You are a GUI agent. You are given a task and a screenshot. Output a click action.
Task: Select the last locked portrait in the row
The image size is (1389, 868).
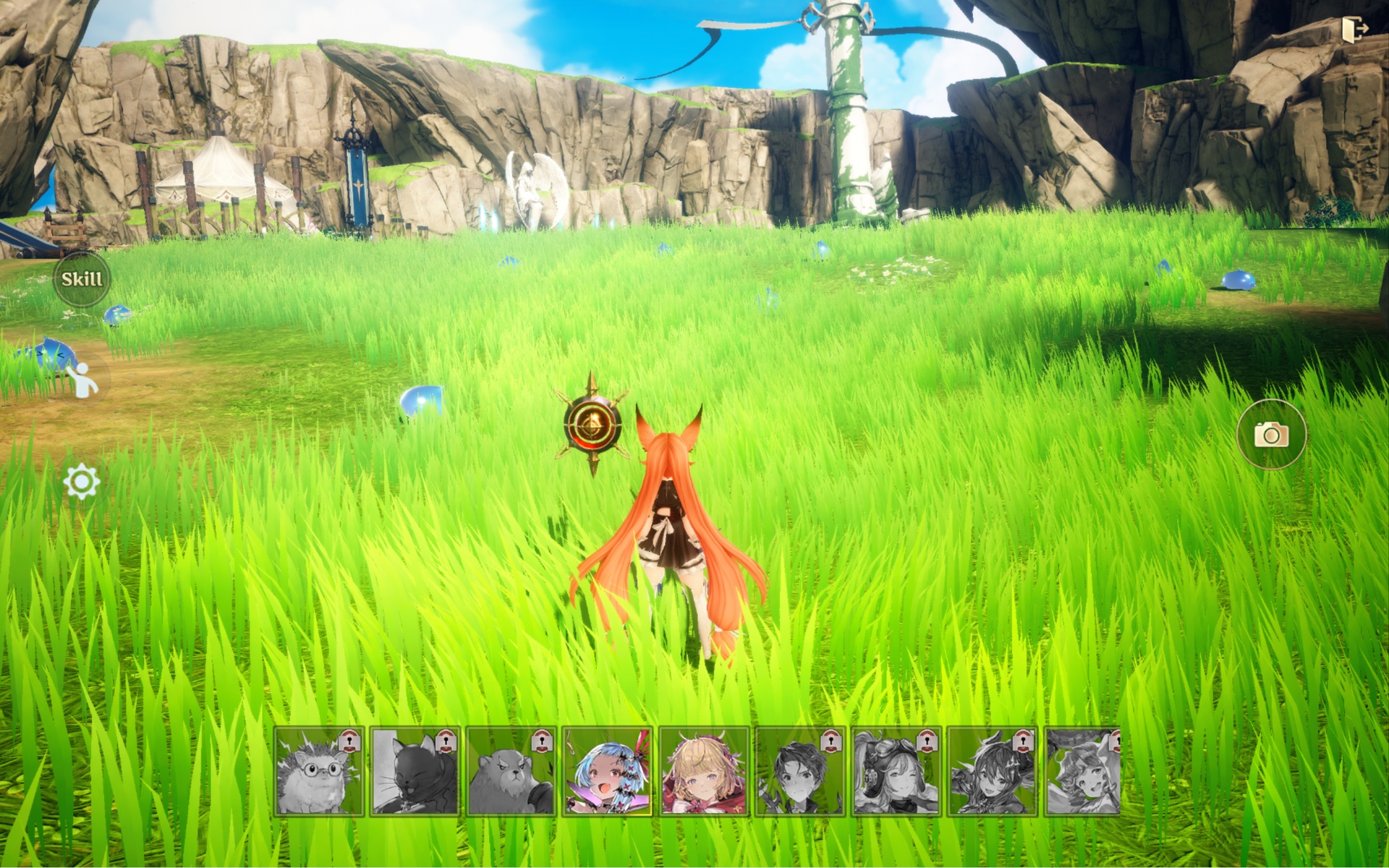[x=1083, y=772]
